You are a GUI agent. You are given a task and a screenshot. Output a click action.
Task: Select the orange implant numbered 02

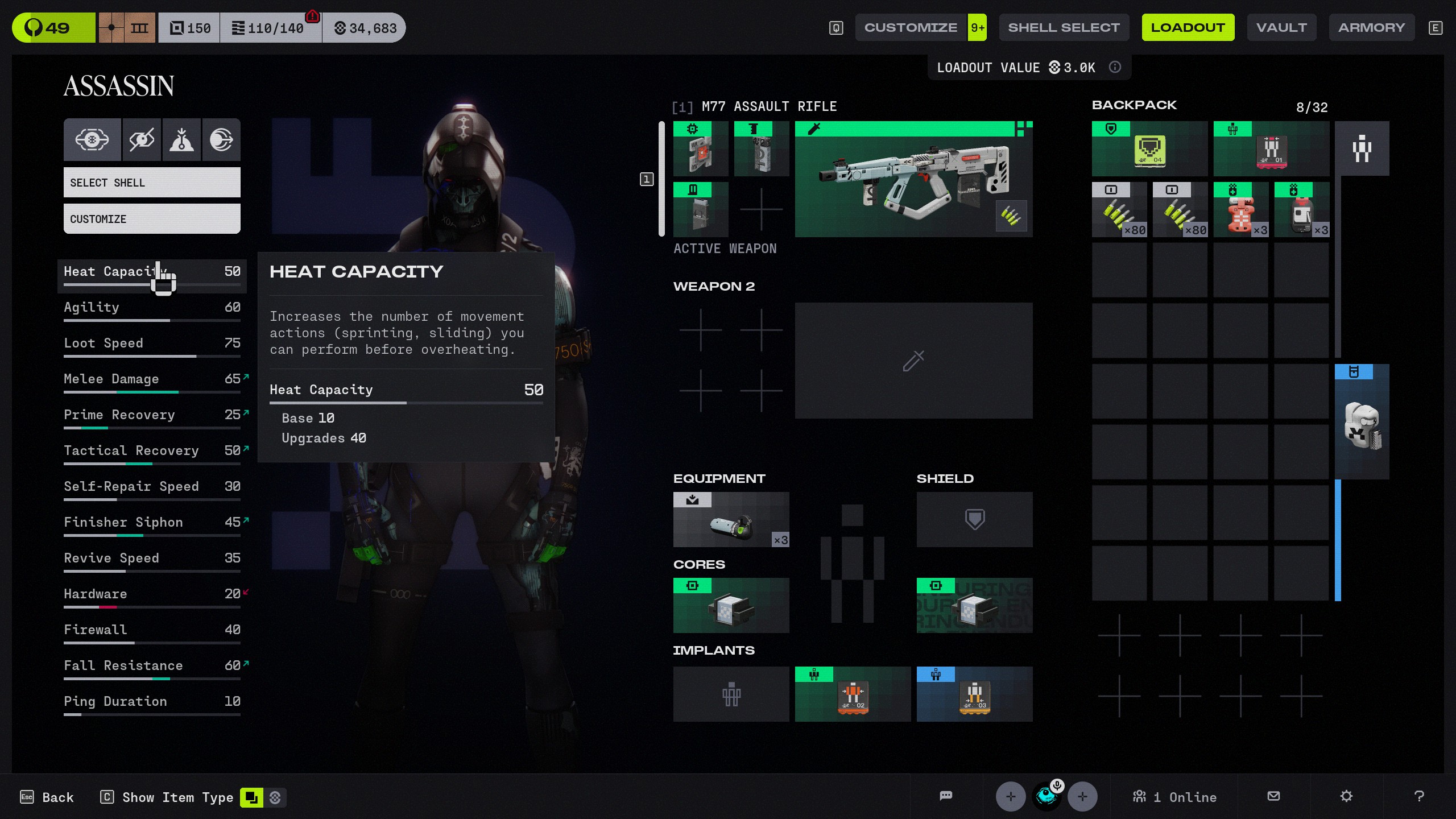[x=853, y=694]
